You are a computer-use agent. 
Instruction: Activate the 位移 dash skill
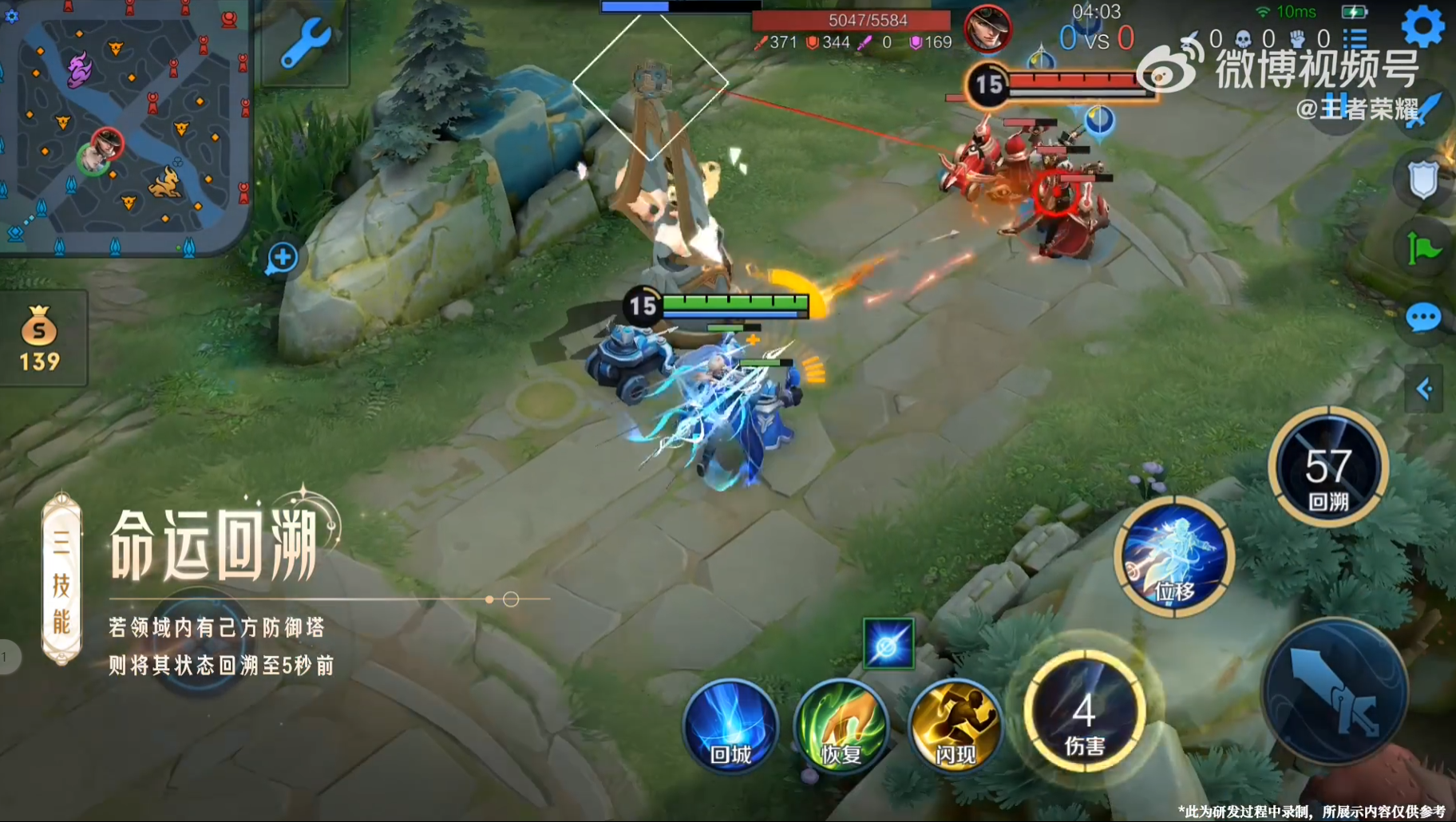[1174, 556]
